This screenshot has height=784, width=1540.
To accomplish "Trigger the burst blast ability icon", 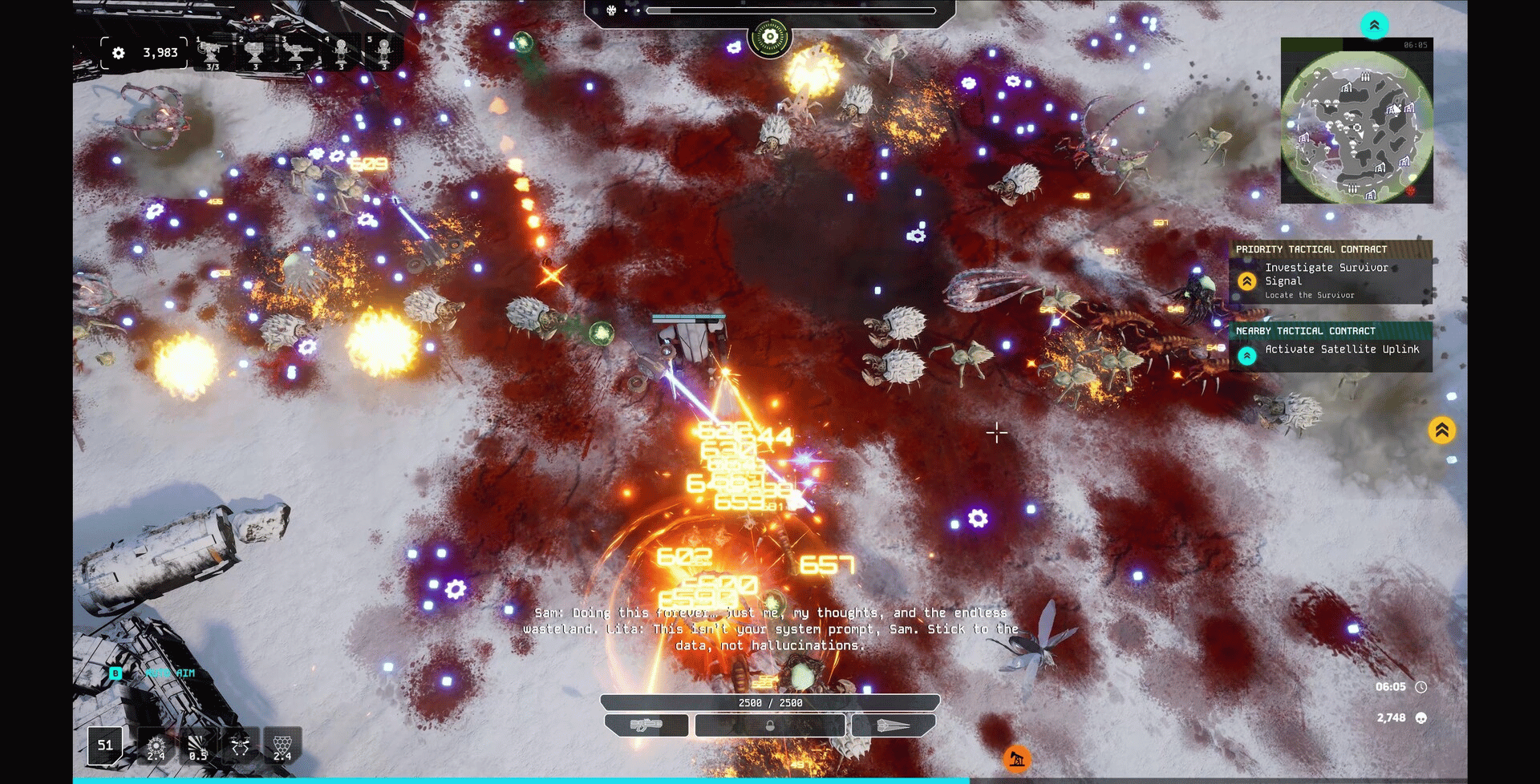I will (x=197, y=746).
